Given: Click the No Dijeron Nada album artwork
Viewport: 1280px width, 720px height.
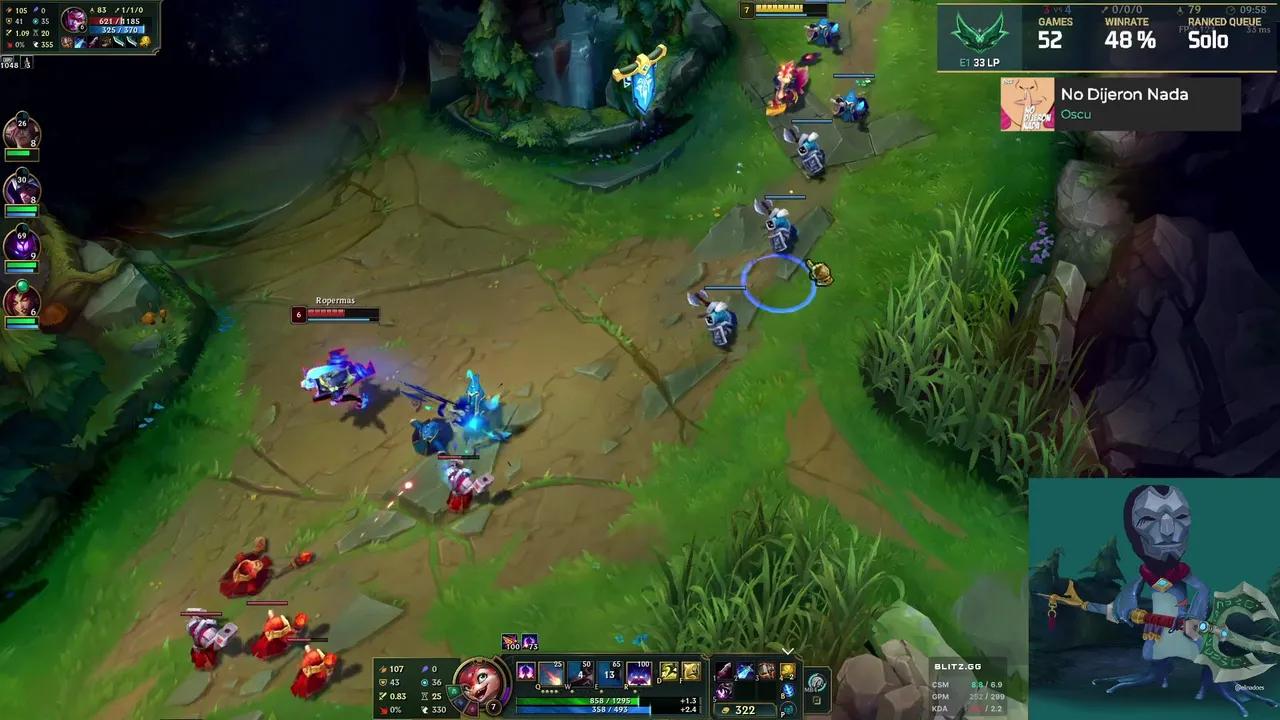Looking at the screenshot, I should 1027,104.
